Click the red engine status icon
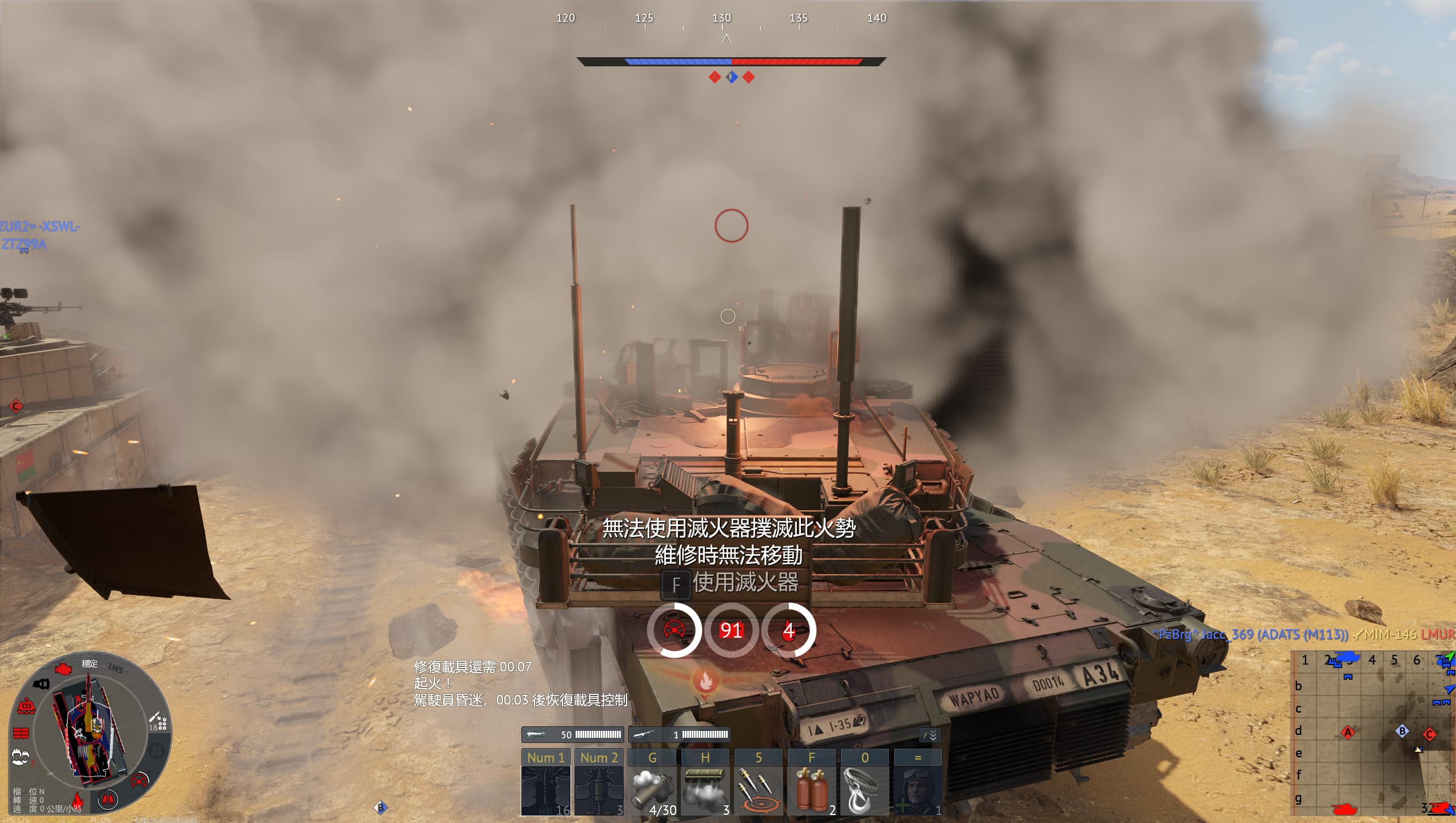This screenshot has width=1456, height=823. pos(63,668)
